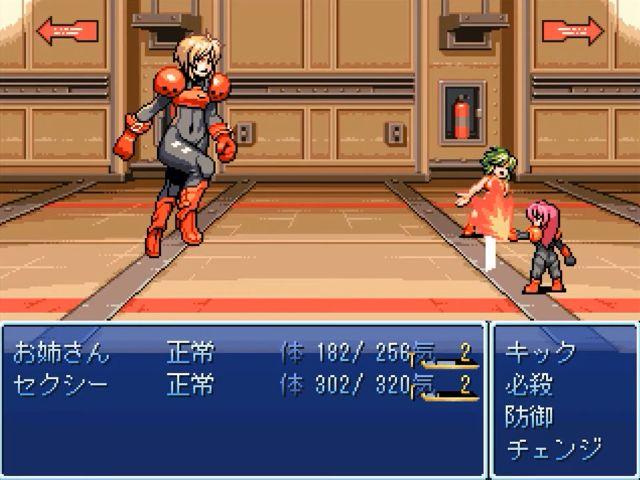Choose the チェンジ change command

554,448
